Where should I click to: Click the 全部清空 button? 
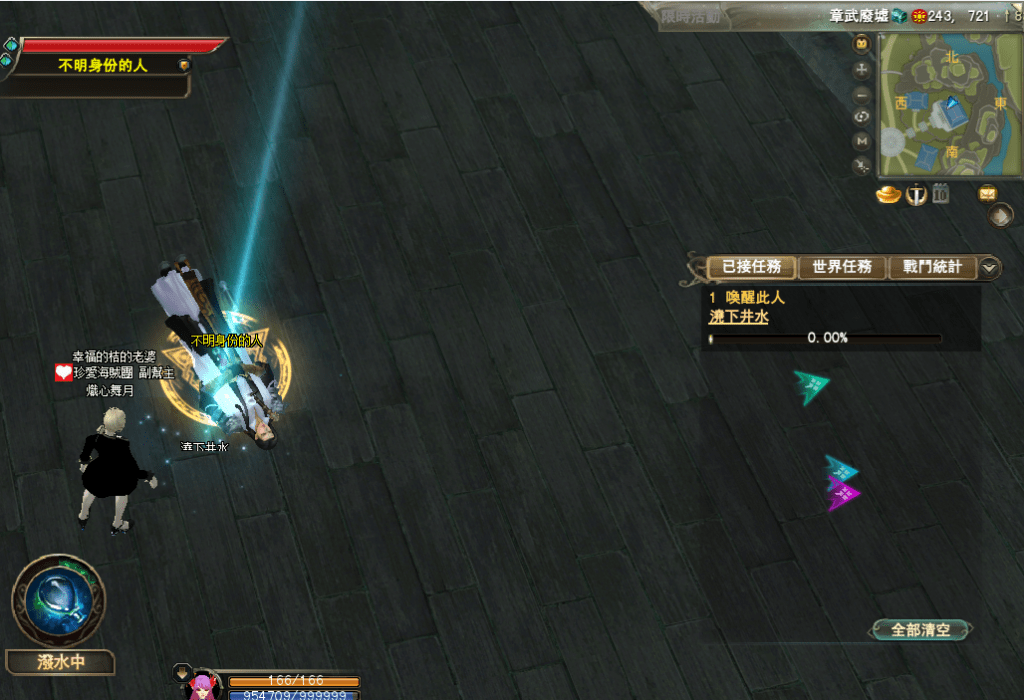[x=920, y=630]
